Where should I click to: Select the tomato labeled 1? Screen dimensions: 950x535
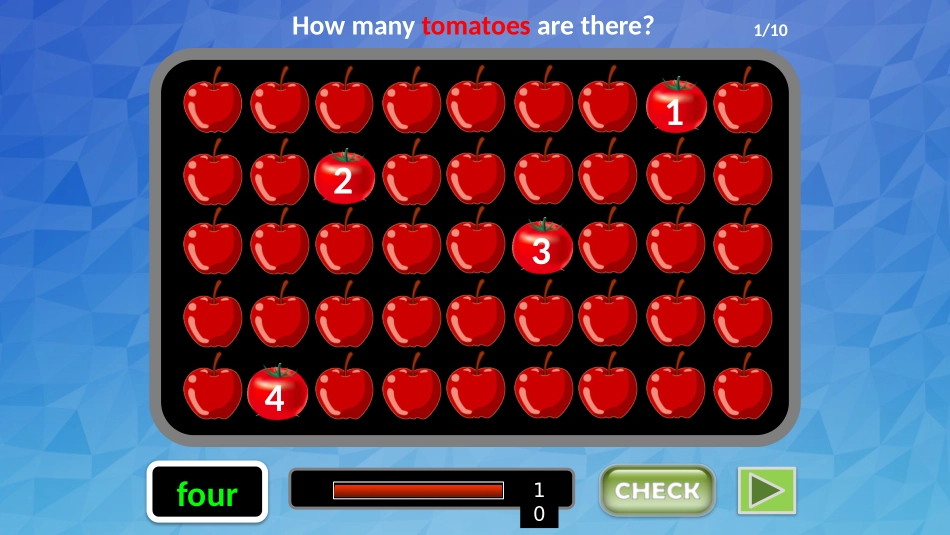(676, 107)
